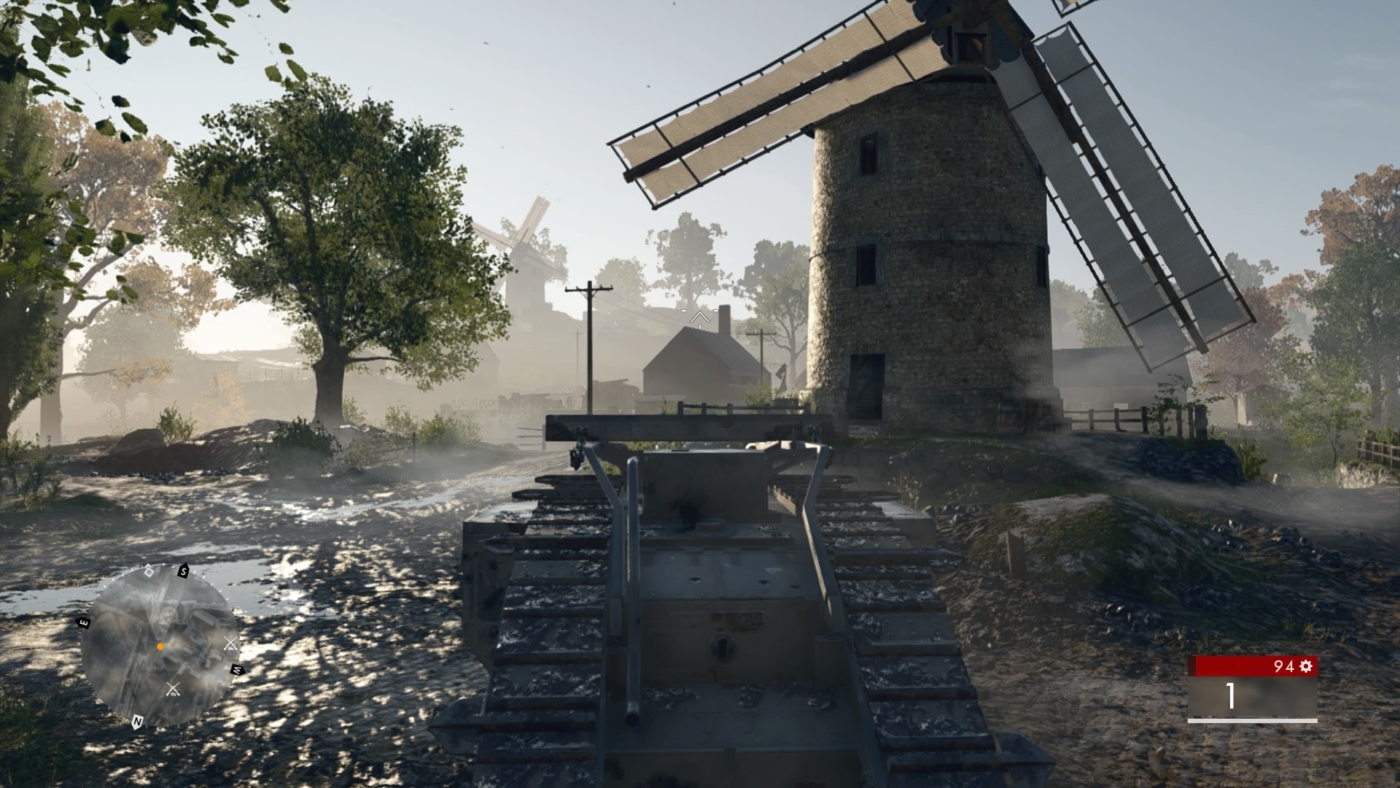Viewport: 1400px width, 788px height.
Task: Select the right crossed-rifles skirmish icon on minimap
Action: click(230, 643)
